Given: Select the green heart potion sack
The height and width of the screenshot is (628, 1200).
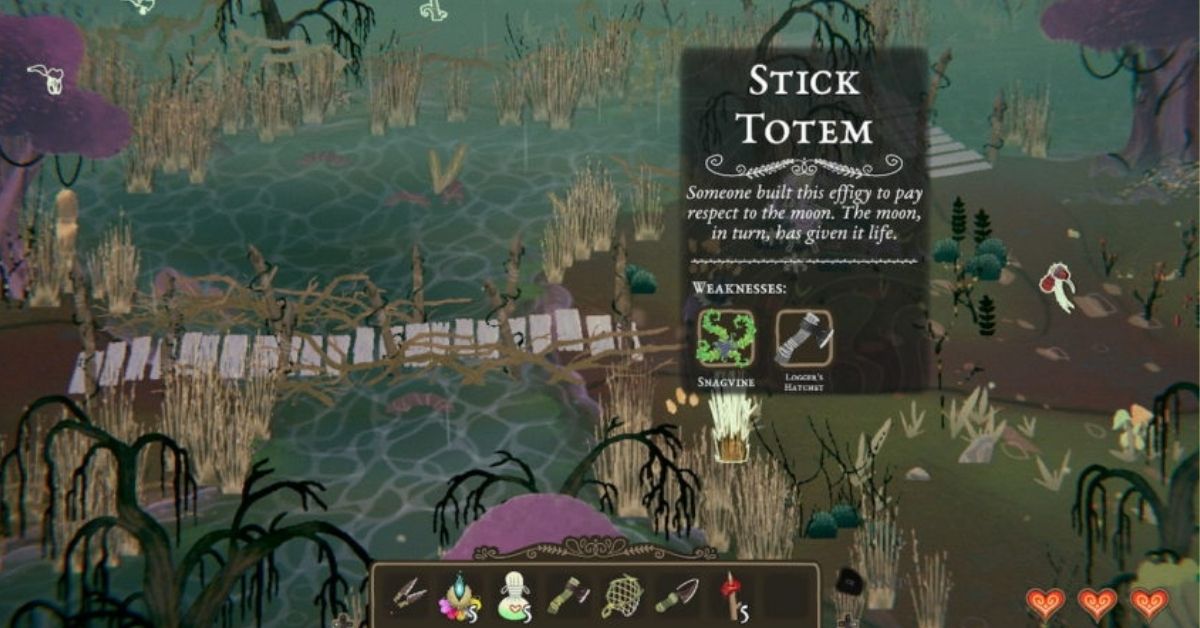Looking at the screenshot, I should click(513, 598).
